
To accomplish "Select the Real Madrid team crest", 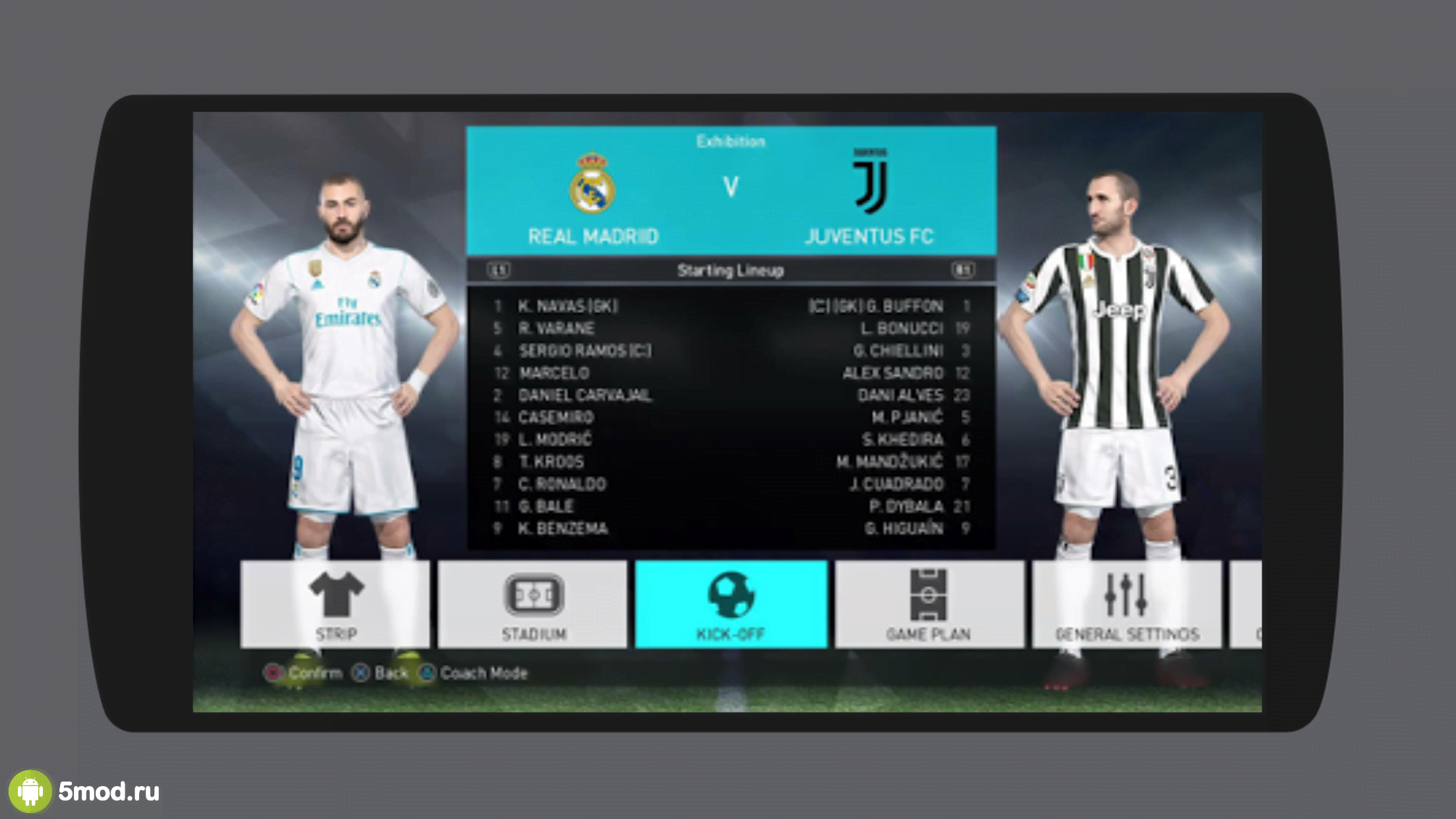I will pos(592,184).
